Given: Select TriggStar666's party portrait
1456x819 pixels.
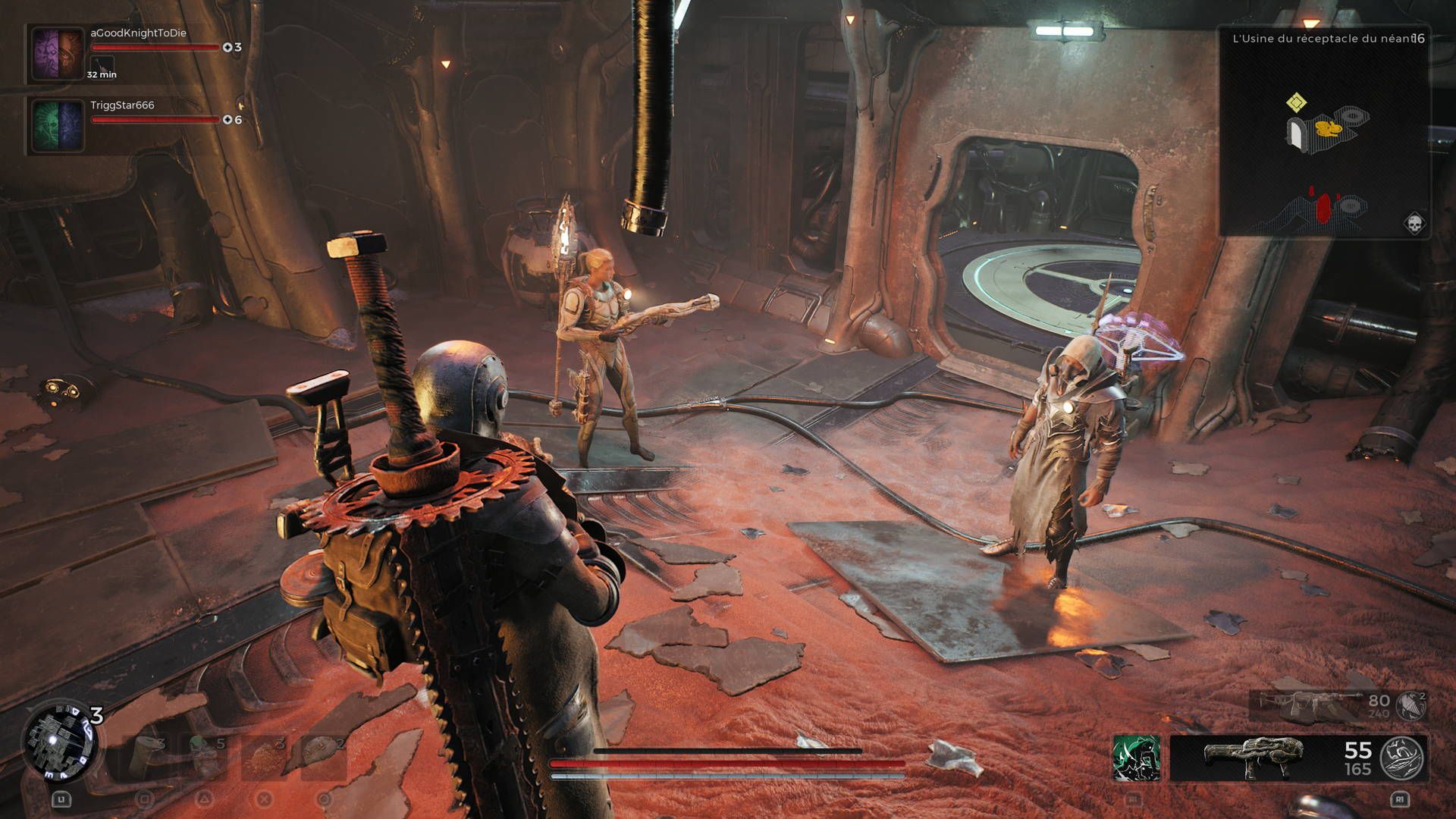Looking at the screenshot, I should pyautogui.click(x=58, y=126).
